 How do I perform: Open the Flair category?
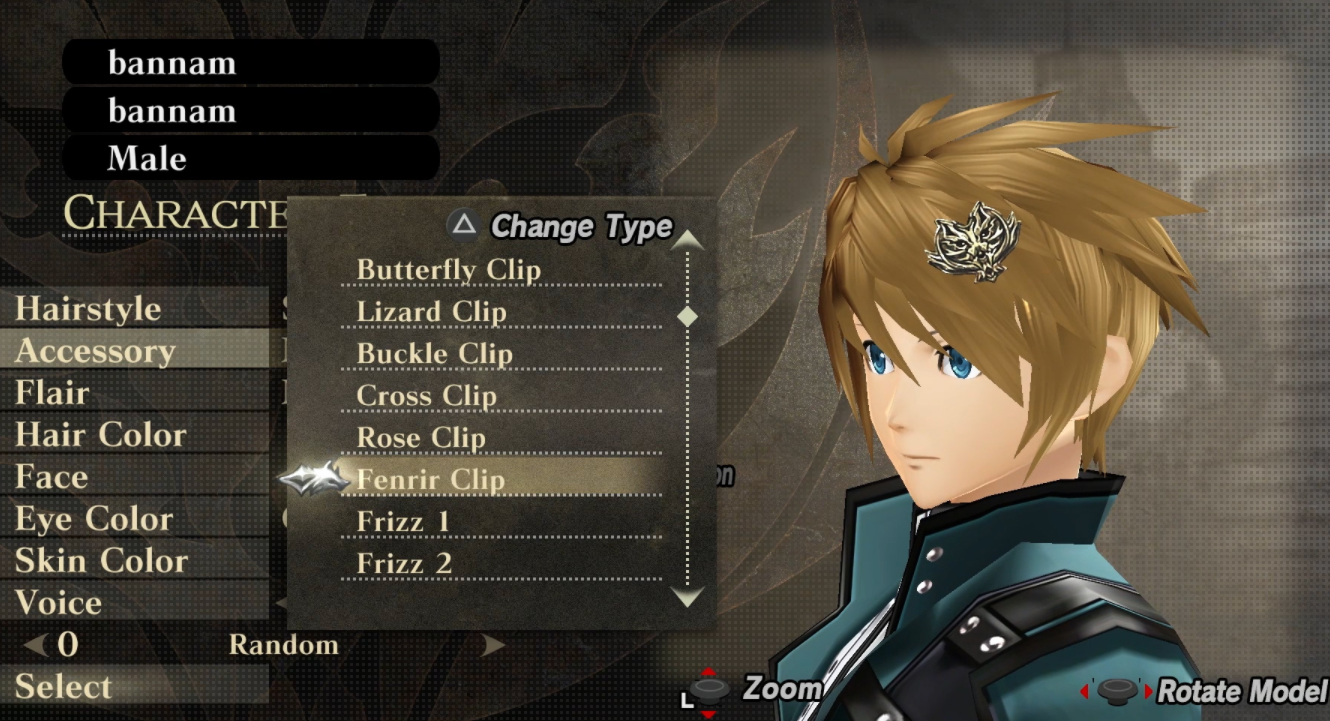tap(52, 393)
